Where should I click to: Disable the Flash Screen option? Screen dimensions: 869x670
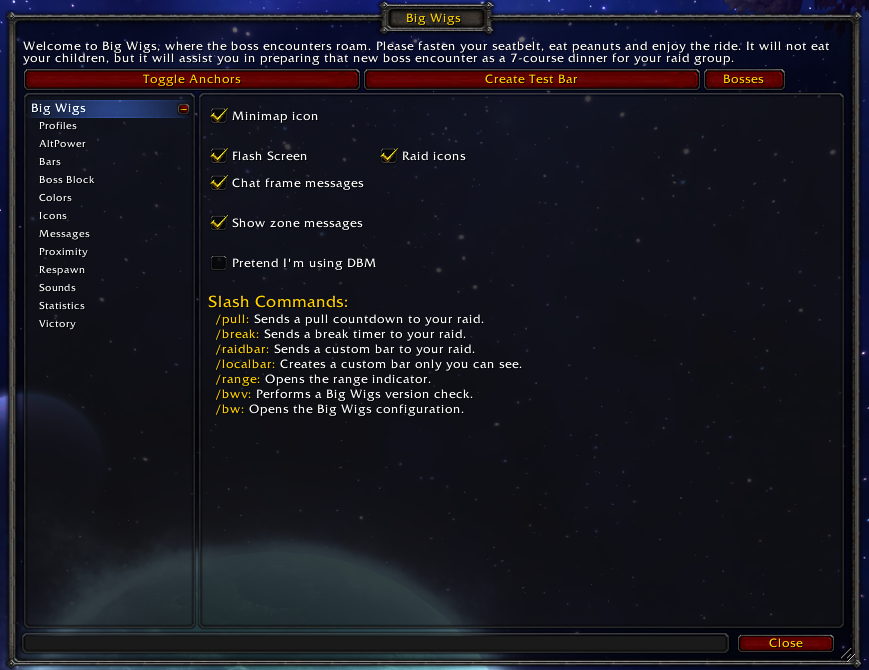(219, 156)
